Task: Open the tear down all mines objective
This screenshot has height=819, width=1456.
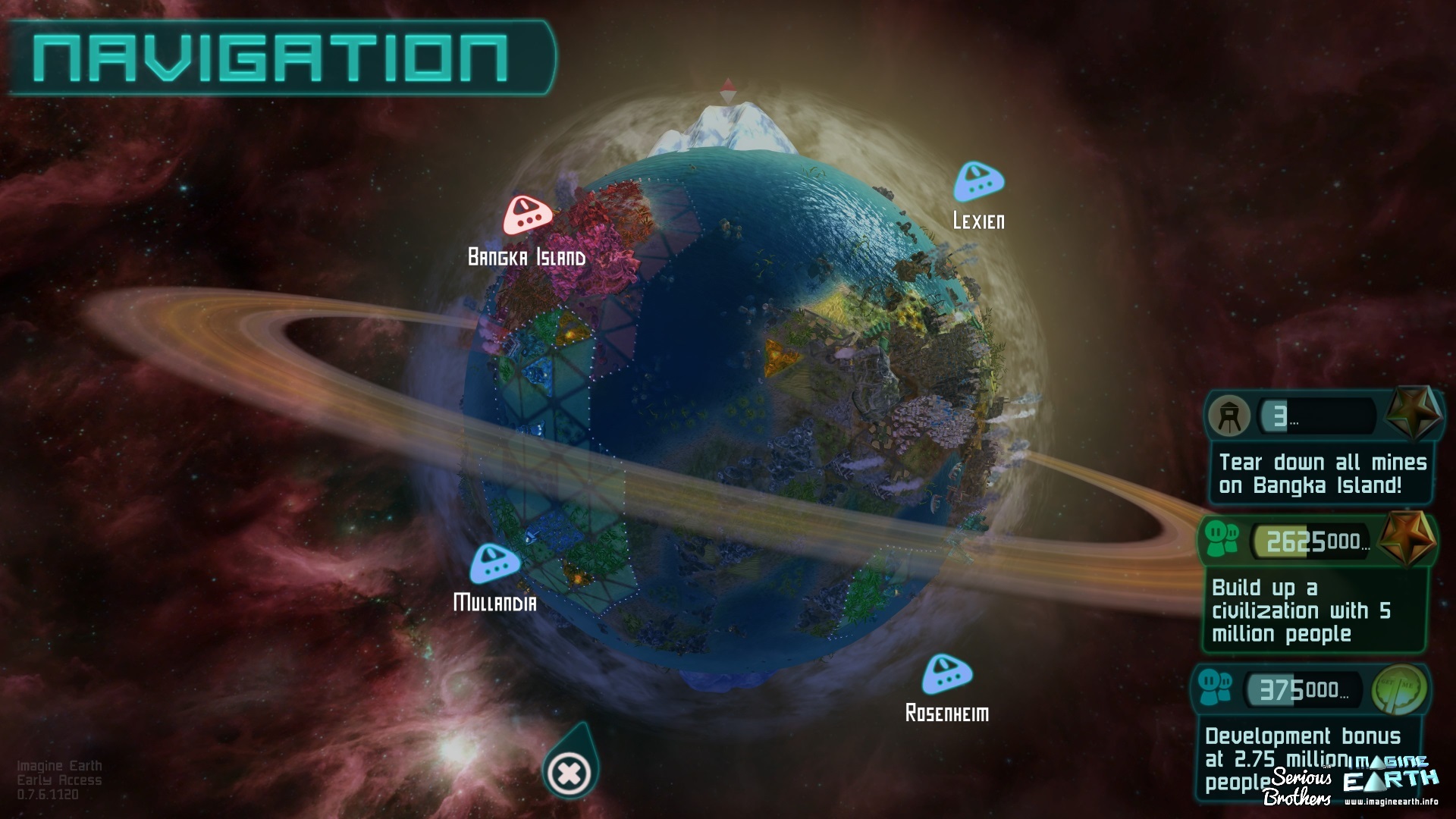Action: coord(1322,474)
